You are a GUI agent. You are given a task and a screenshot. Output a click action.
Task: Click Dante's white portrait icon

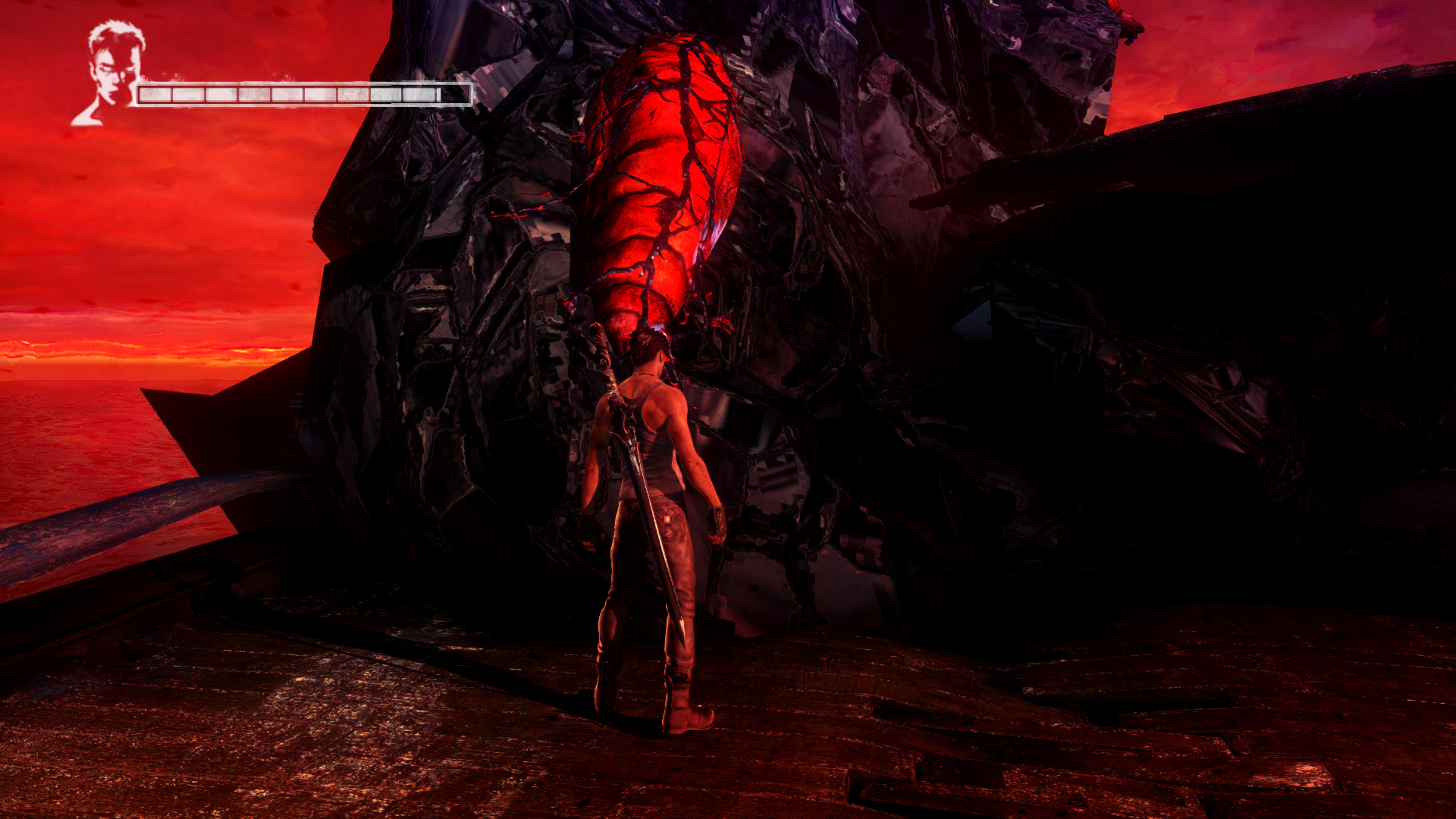[x=111, y=72]
